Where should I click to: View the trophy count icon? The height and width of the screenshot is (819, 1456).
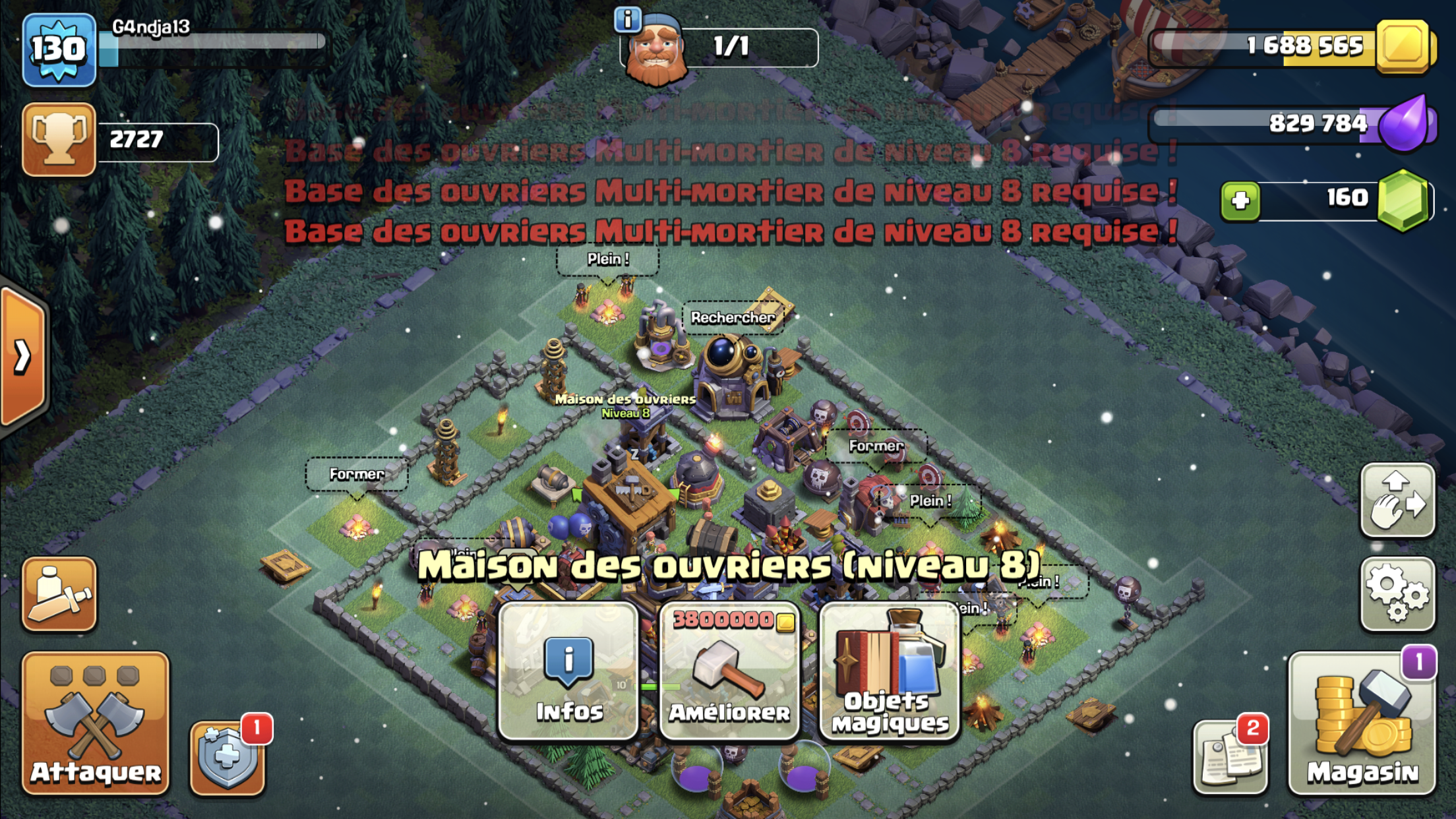(x=59, y=139)
